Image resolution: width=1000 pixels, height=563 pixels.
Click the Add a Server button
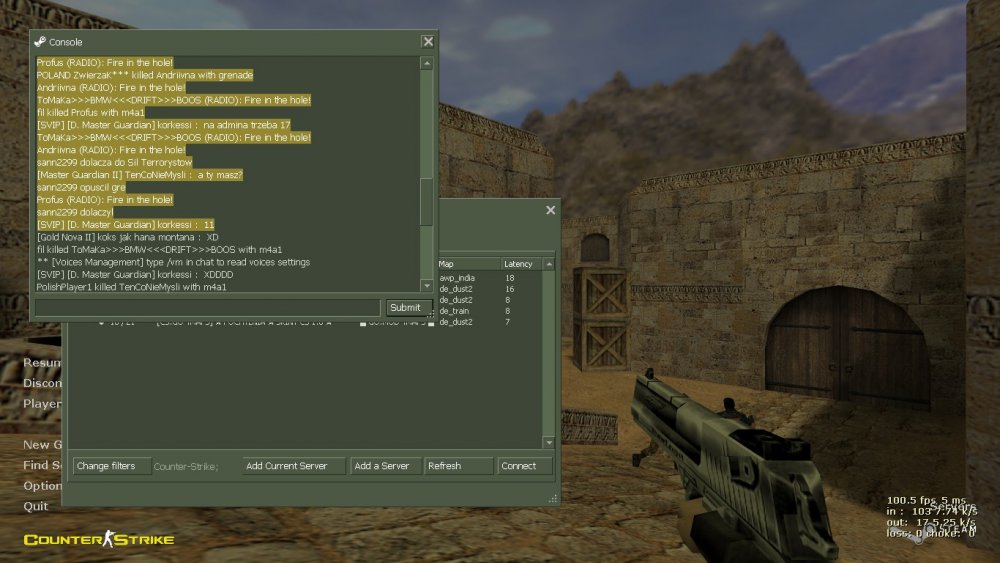pos(385,466)
